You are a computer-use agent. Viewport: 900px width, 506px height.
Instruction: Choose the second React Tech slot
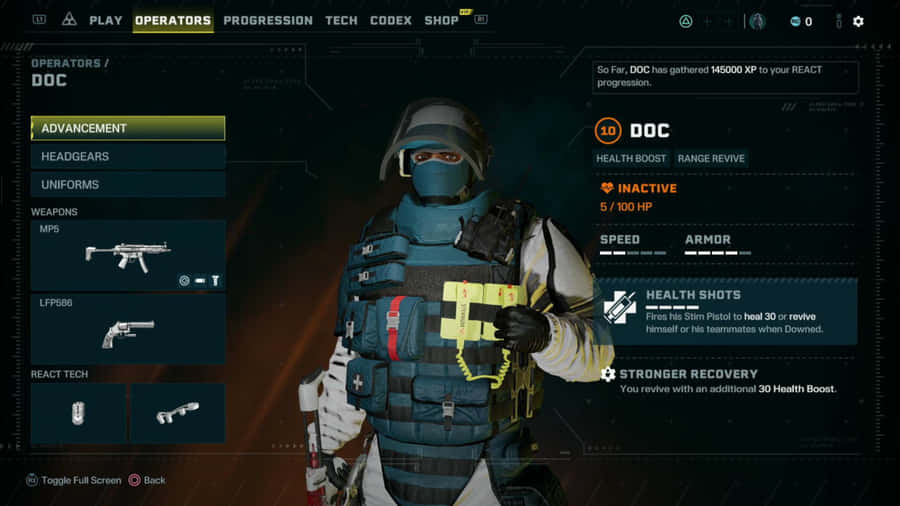(177, 413)
